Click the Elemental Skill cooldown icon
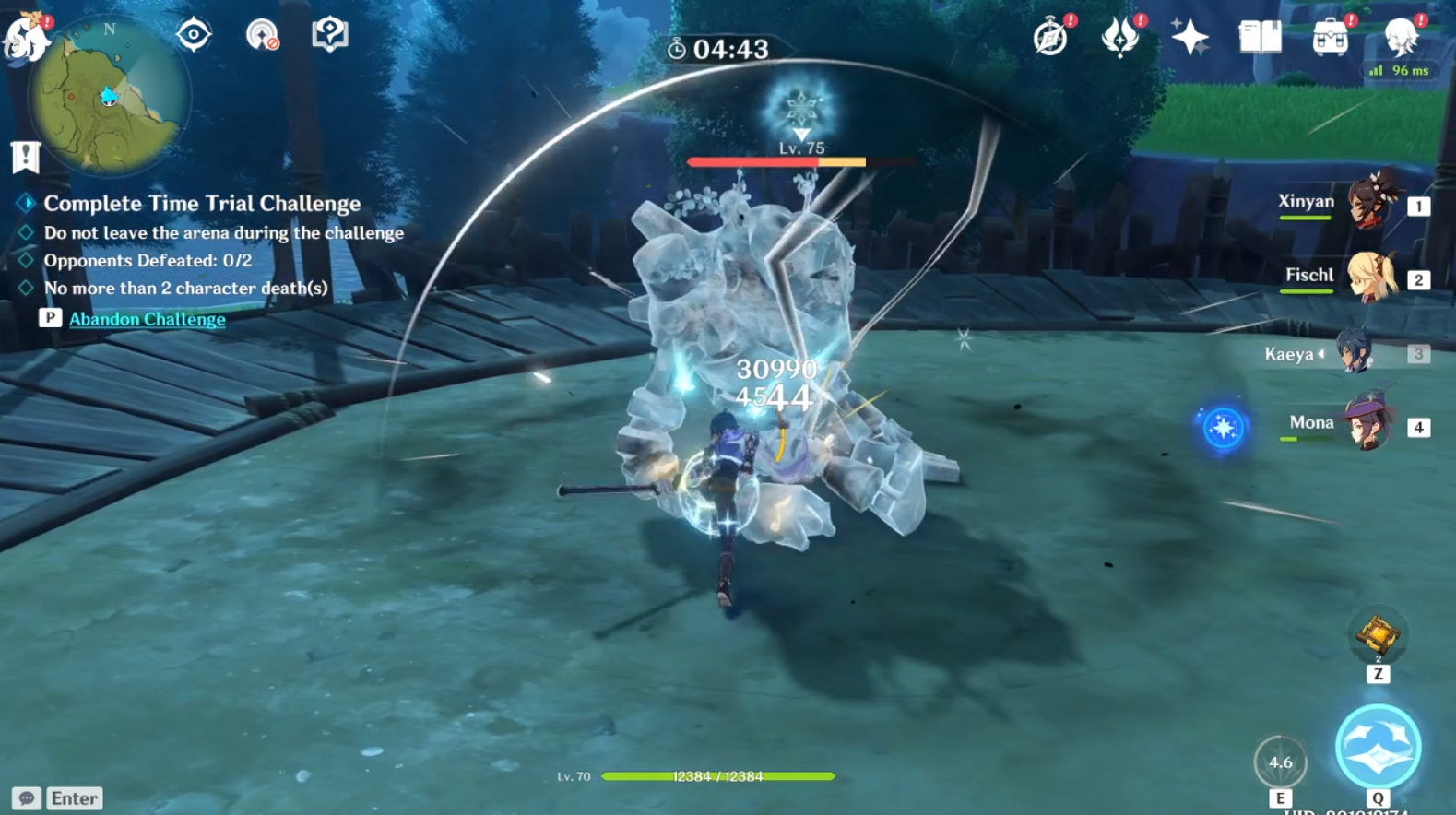Screen dimensions: 1456x815 pyautogui.click(x=1280, y=762)
